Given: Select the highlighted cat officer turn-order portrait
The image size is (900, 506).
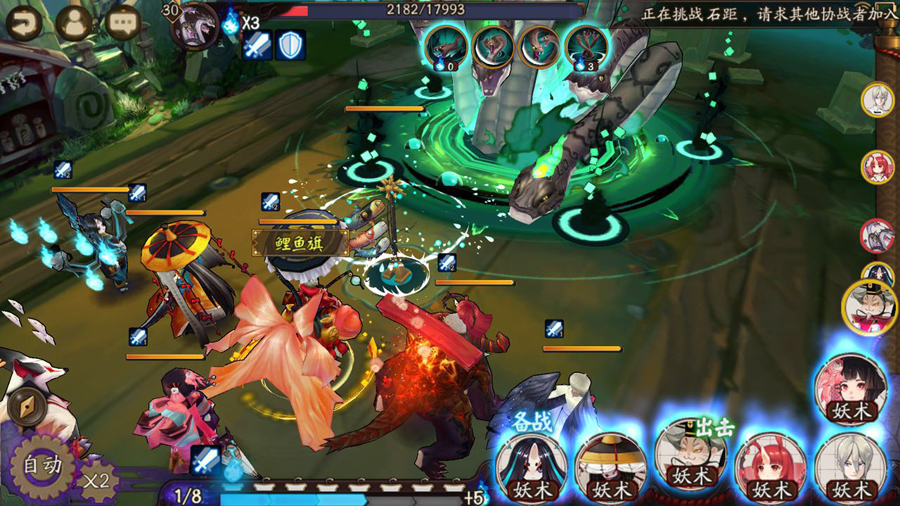Looking at the screenshot, I should [x=872, y=306].
